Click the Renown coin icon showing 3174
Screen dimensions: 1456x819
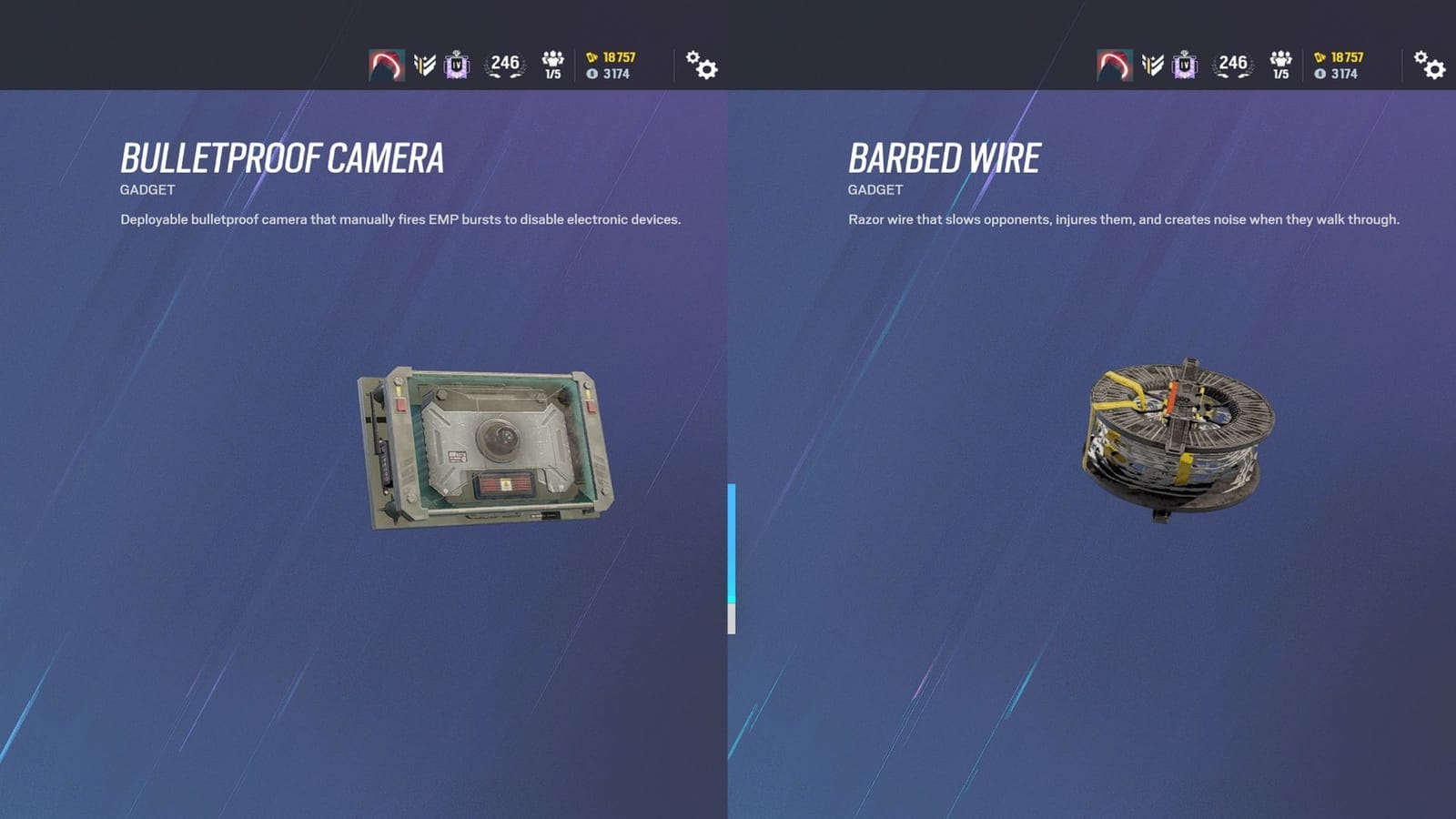pyautogui.click(x=593, y=75)
